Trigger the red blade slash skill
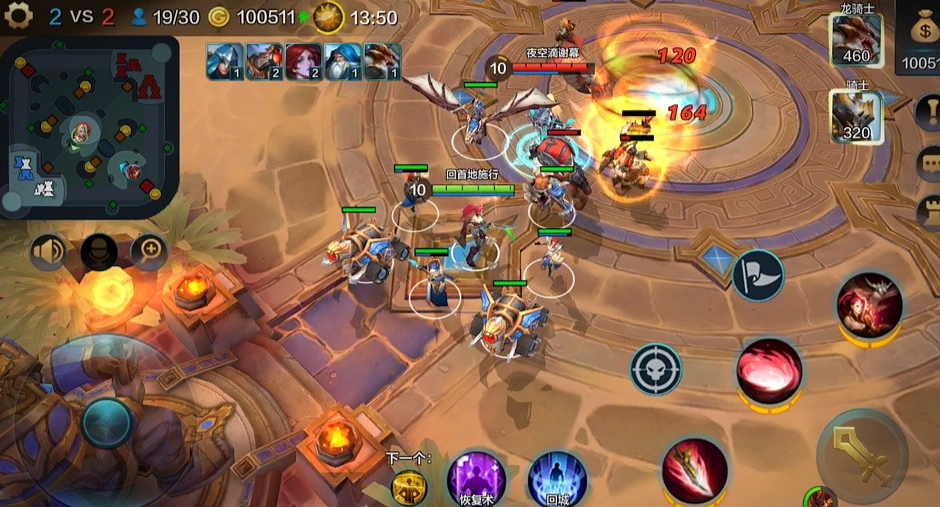 click(x=694, y=470)
